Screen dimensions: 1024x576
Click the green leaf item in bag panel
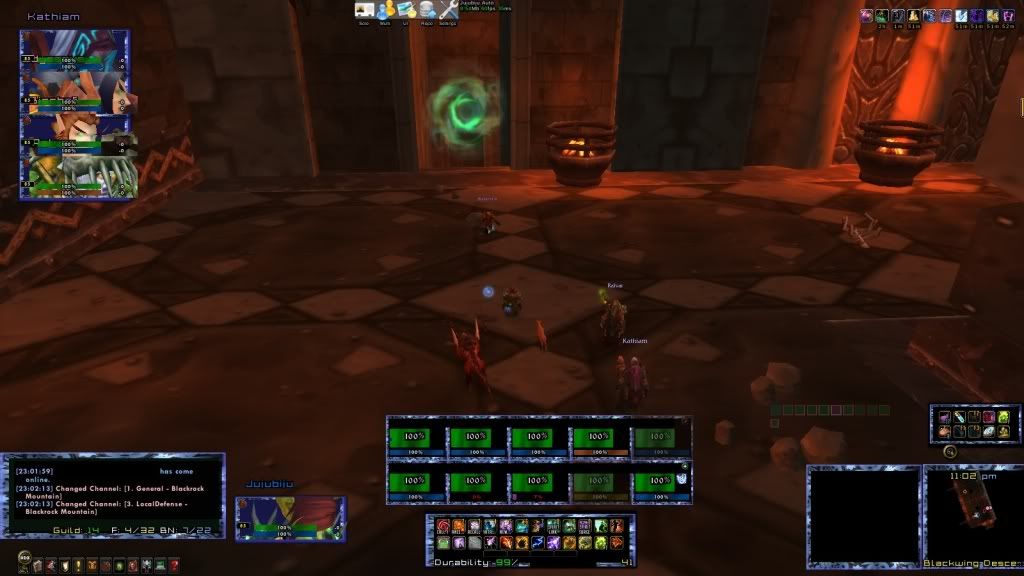(1003, 417)
